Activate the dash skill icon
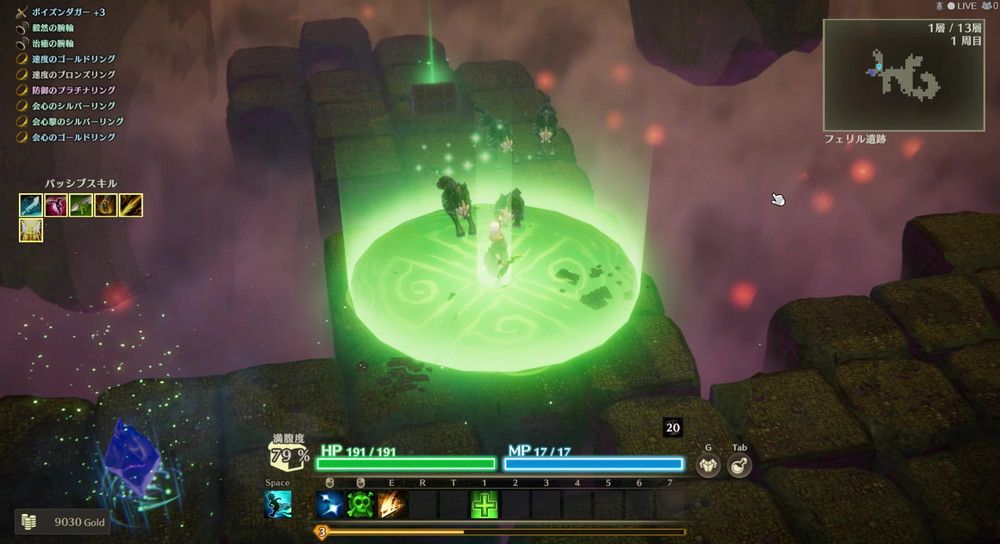 [x=278, y=504]
